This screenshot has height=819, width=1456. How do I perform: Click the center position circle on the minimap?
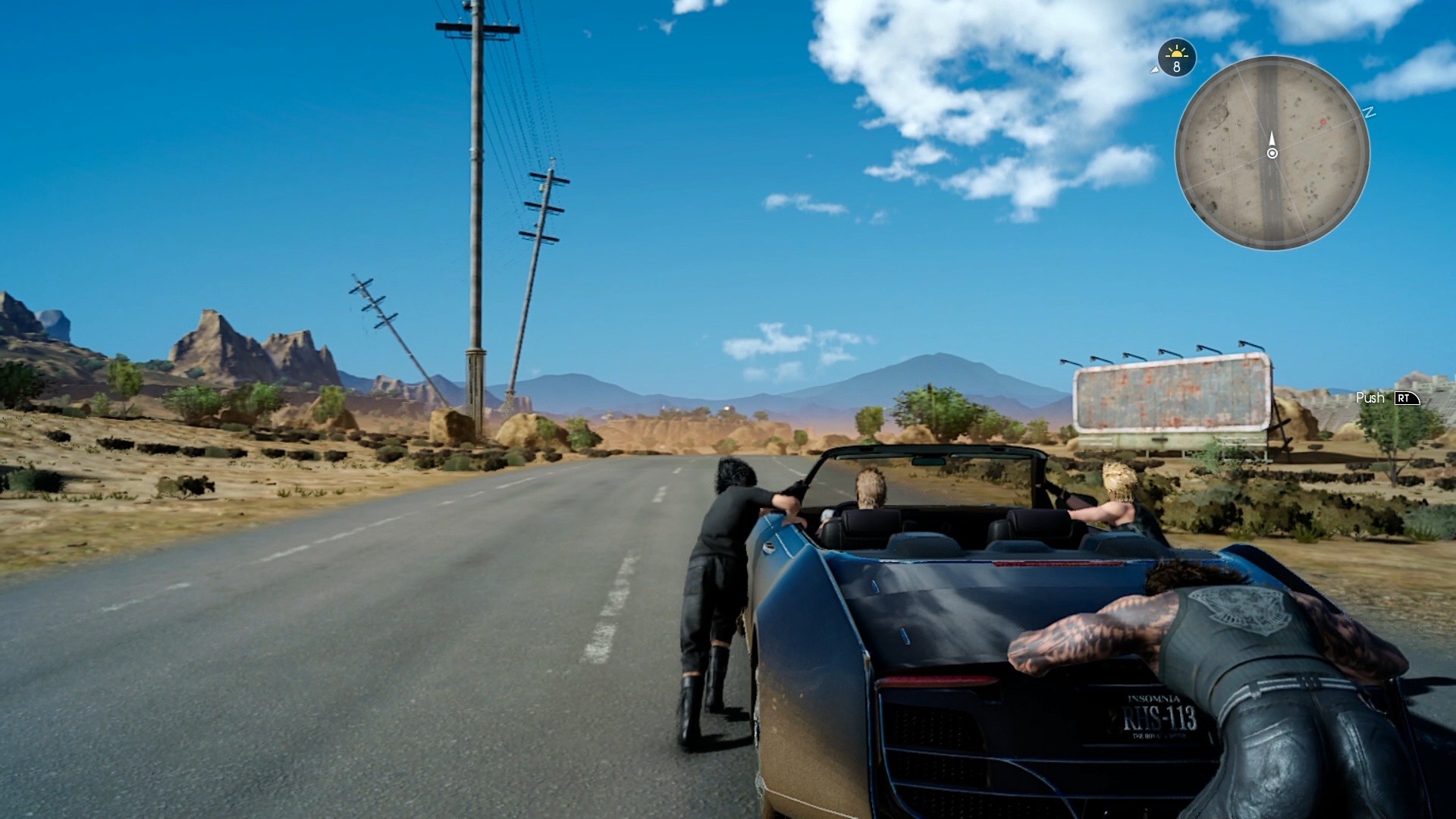pyautogui.click(x=1272, y=154)
